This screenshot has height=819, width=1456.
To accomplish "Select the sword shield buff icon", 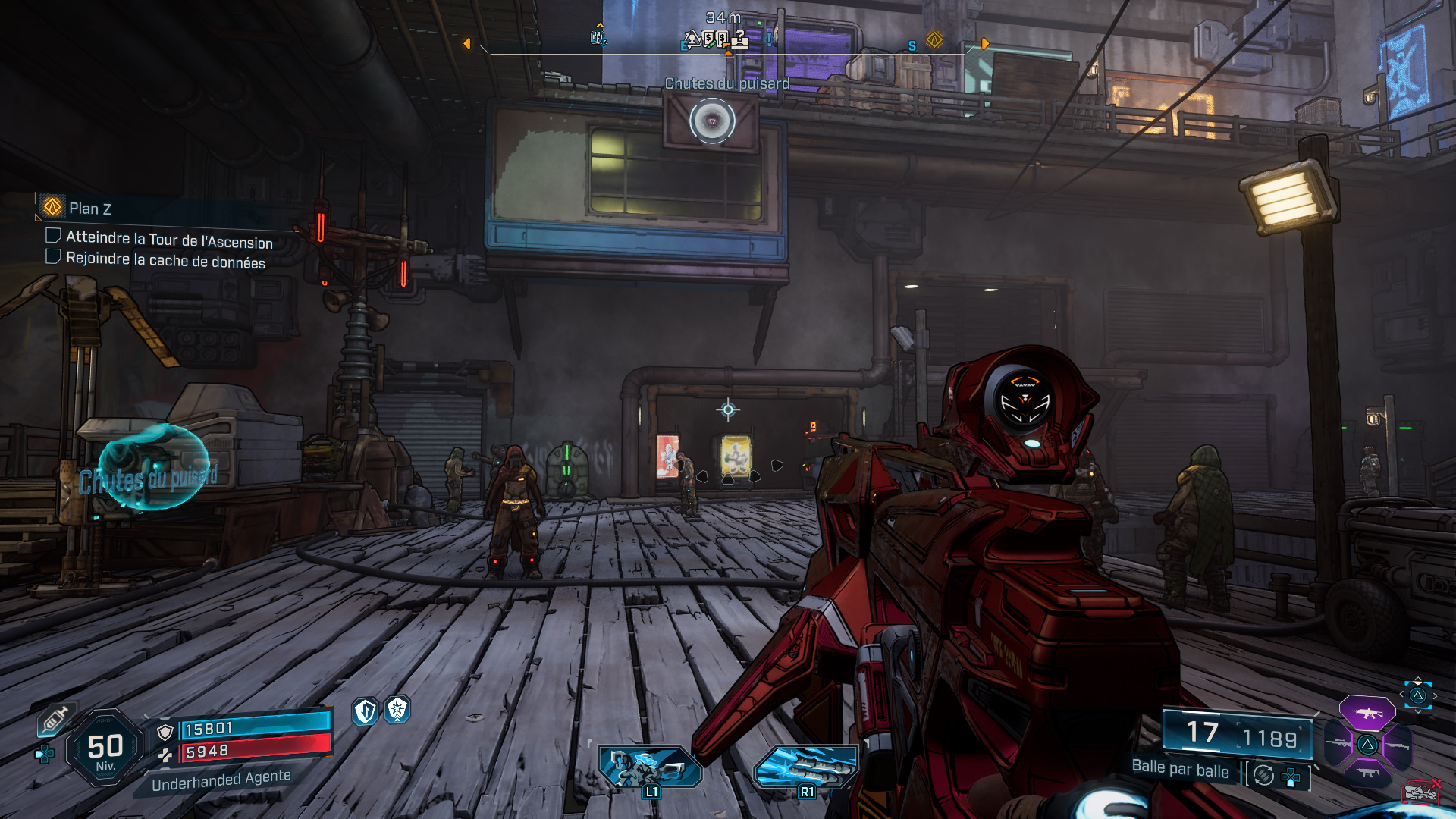I will tap(366, 711).
